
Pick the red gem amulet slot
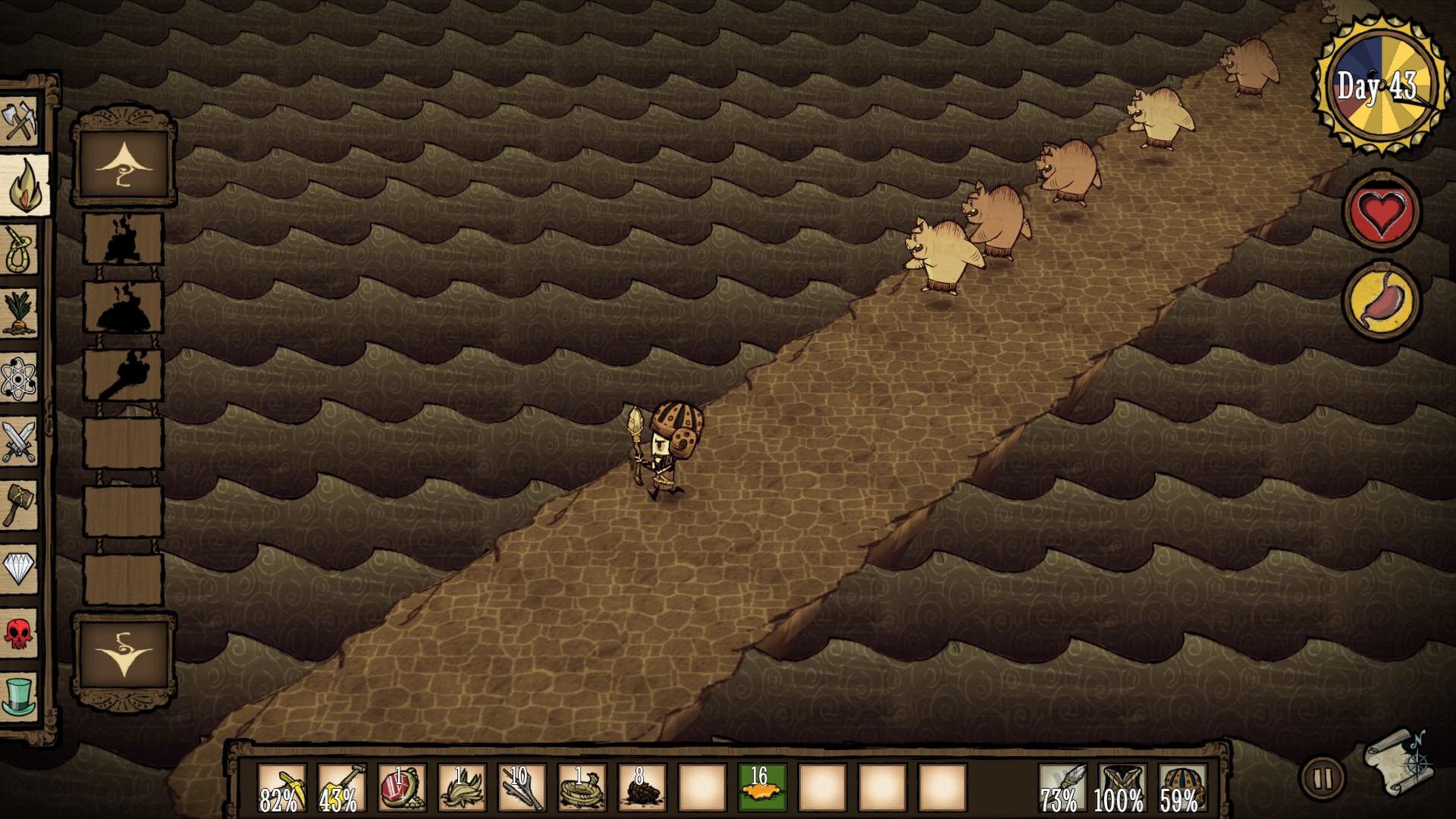(401, 789)
